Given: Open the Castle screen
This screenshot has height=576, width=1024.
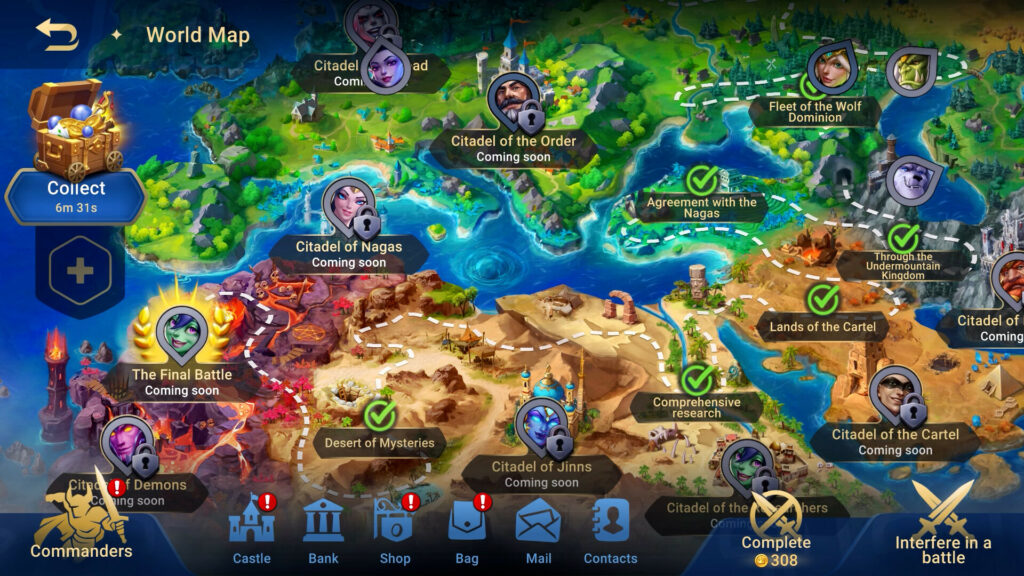Looking at the screenshot, I should tap(251, 530).
